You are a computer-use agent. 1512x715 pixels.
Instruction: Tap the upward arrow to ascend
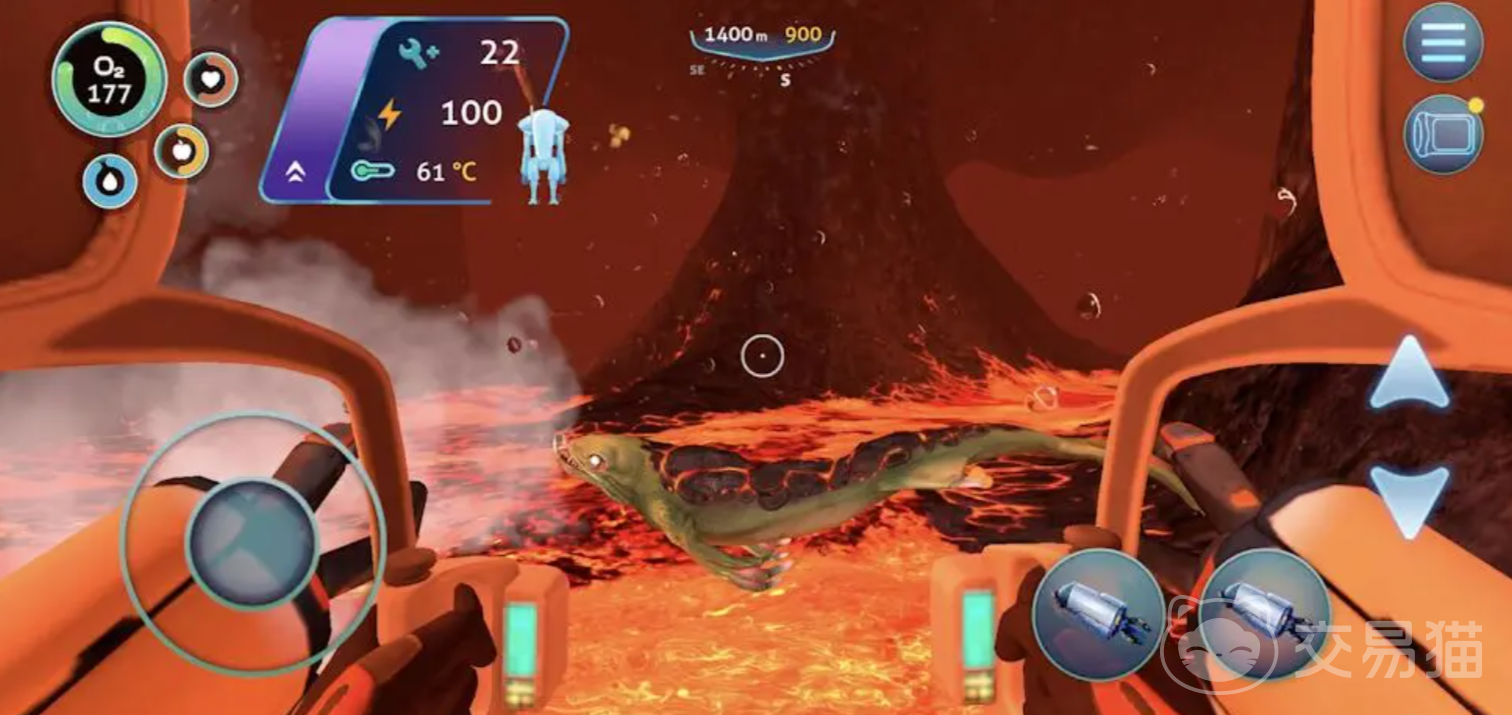coord(1408,375)
